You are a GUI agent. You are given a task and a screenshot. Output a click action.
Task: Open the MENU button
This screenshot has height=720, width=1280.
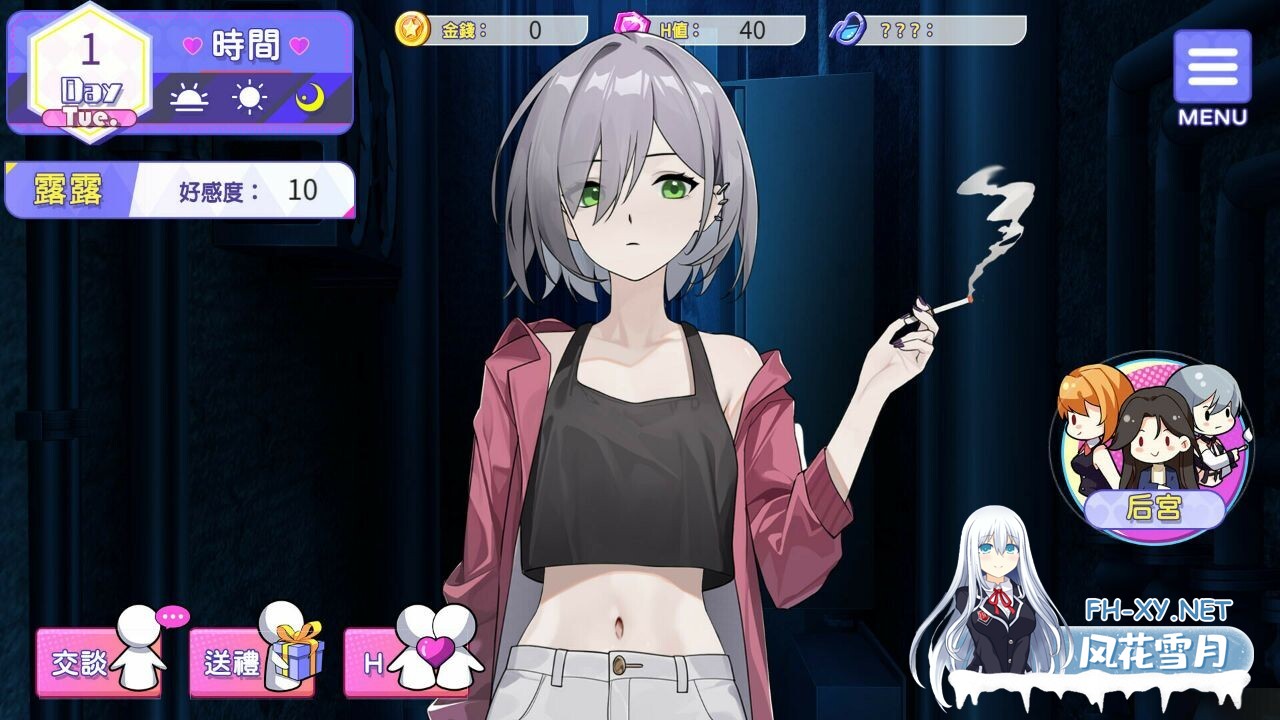pyautogui.click(x=1212, y=78)
